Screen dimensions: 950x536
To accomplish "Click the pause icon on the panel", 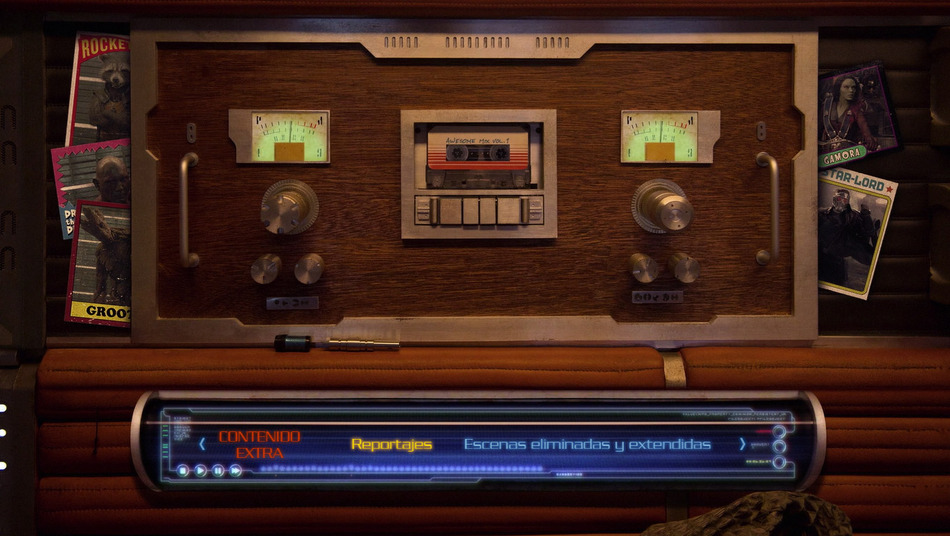I will point(218,470).
